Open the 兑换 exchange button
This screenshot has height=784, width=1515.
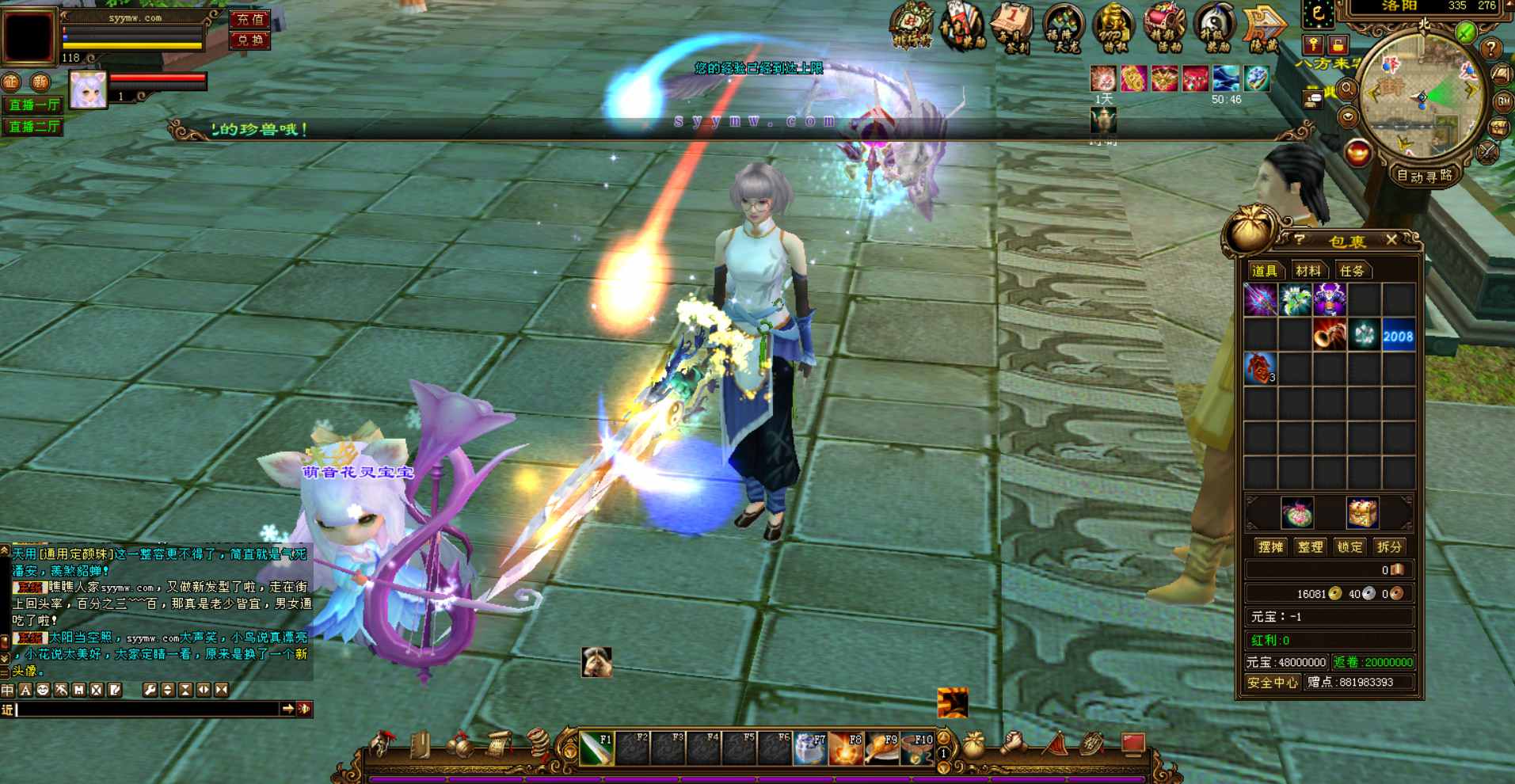click(249, 40)
